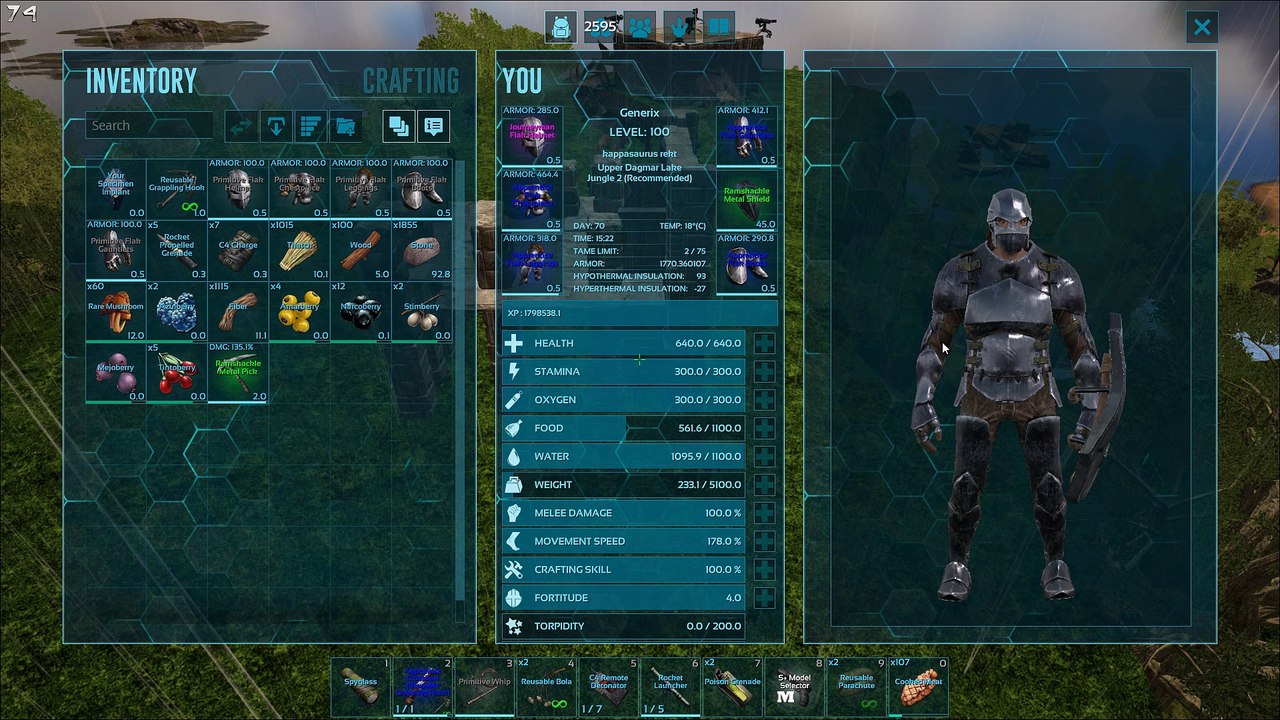The height and width of the screenshot is (720, 1280).
Task: Upgrade the Fortitude stat
Action: (764, 598)
